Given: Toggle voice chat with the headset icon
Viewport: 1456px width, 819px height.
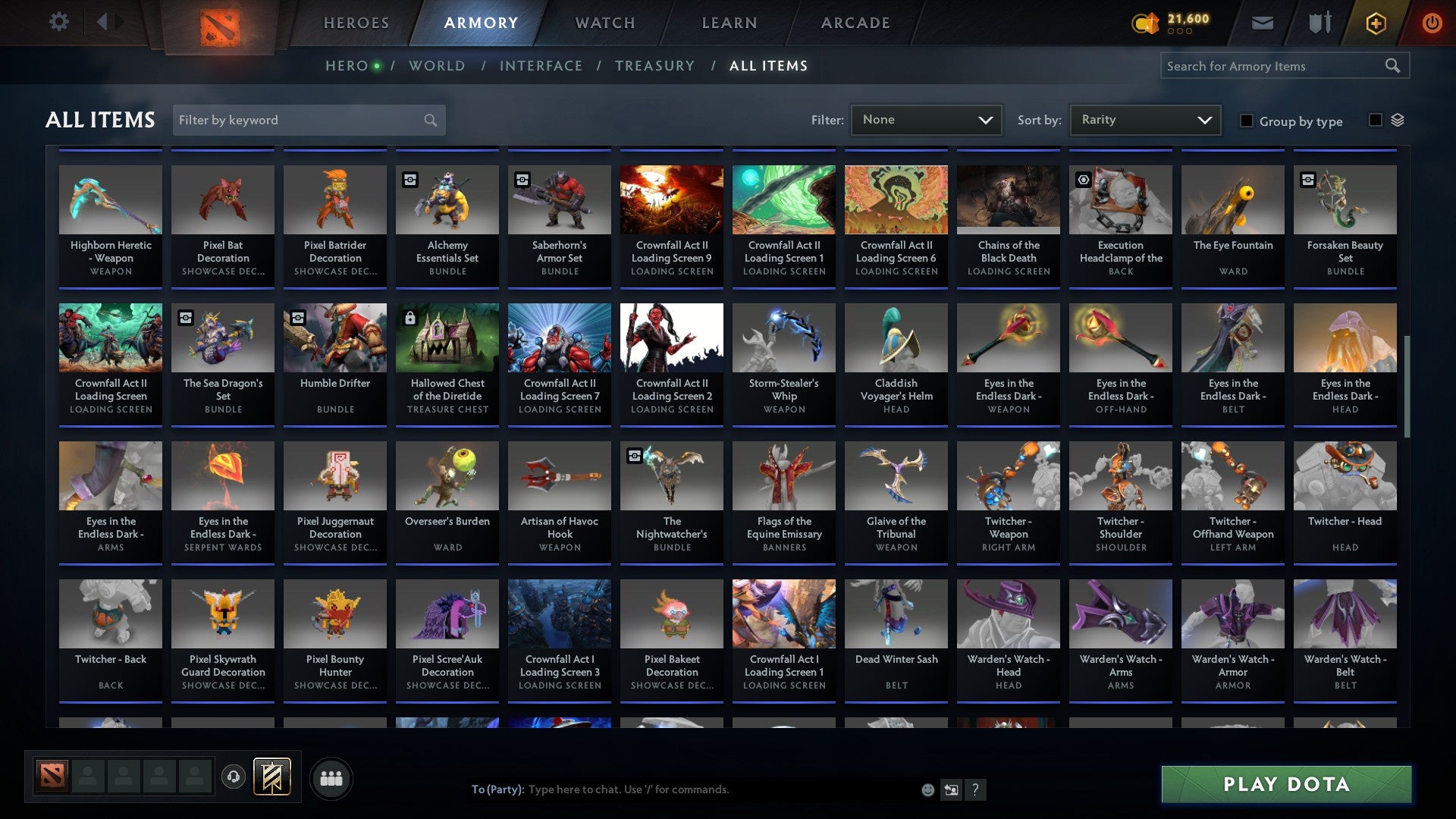Looking at the screenshot, I should [233, 777].
